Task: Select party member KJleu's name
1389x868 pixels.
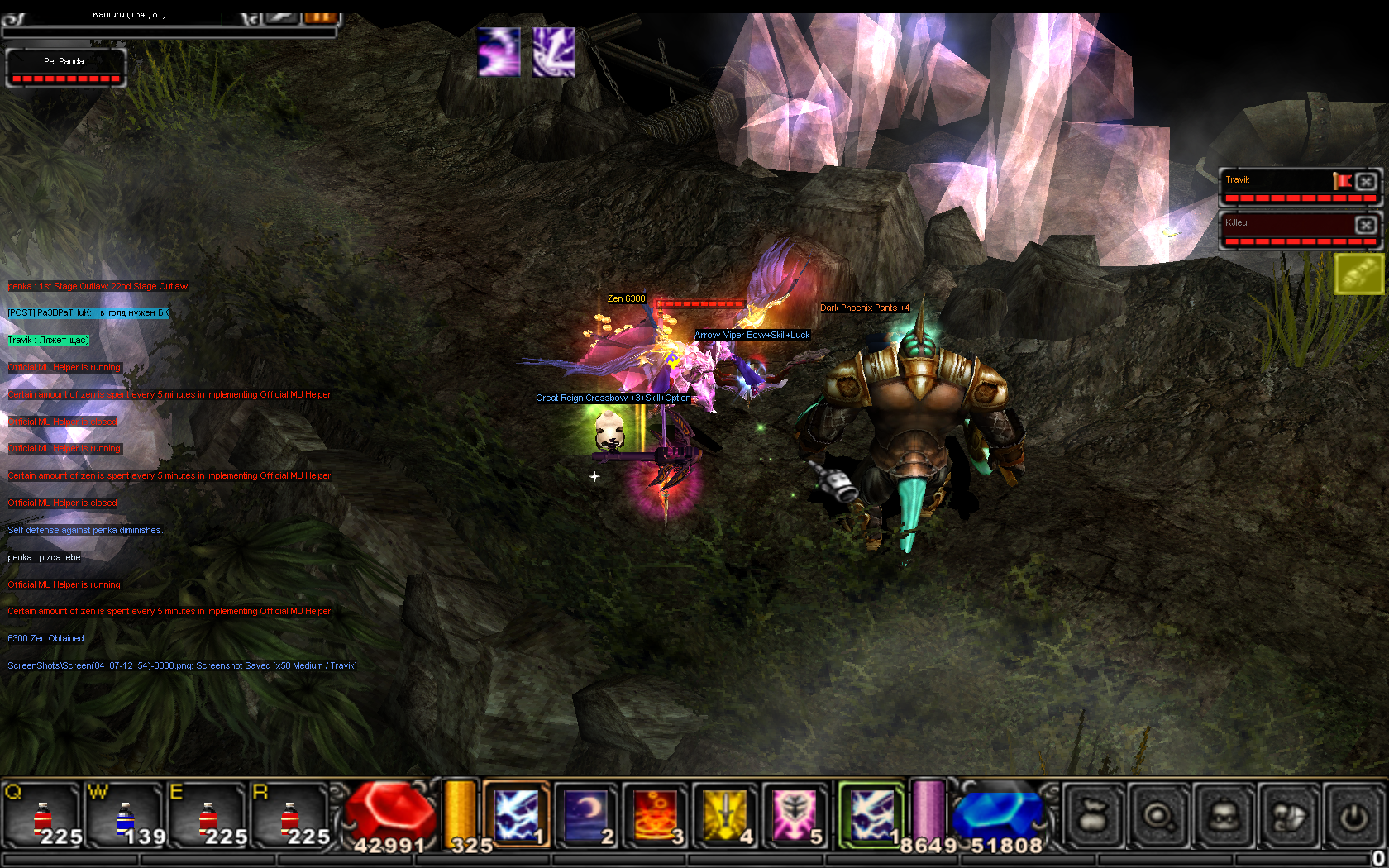Action: [x=1237, y=223]
